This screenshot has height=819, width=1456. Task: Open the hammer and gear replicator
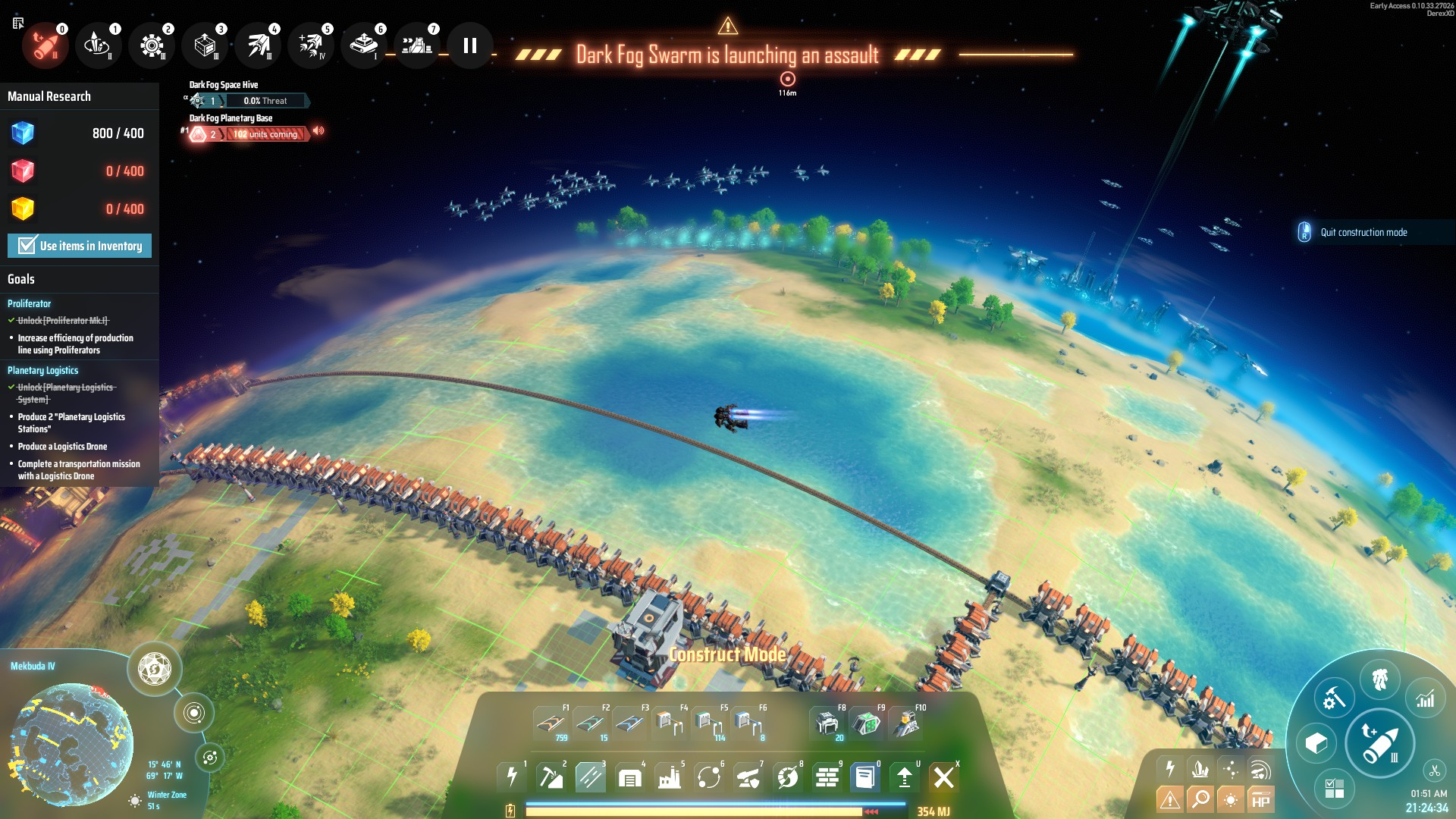(x=1333, y=698)
